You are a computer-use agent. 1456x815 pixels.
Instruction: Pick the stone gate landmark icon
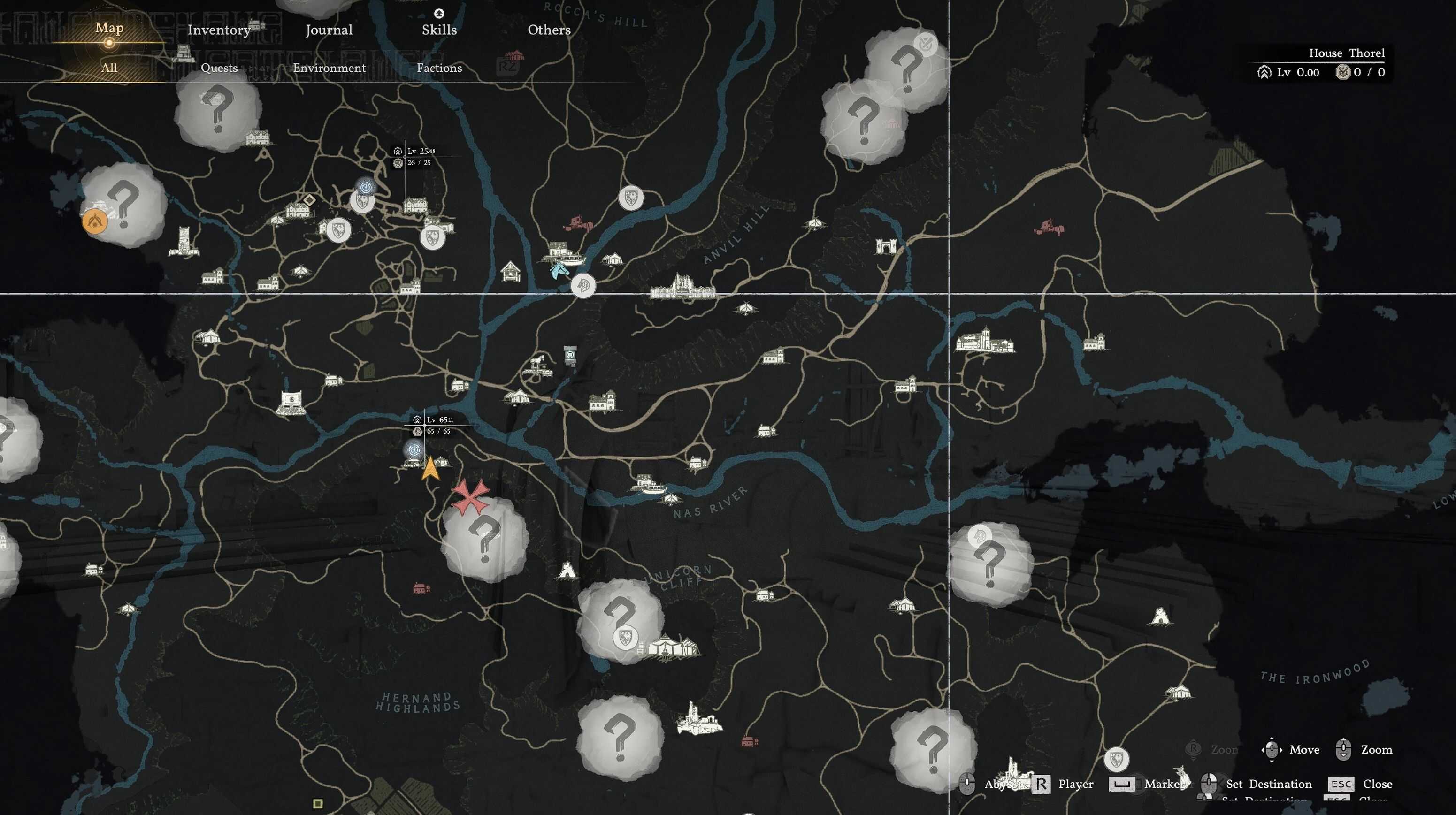coord(885,245)
